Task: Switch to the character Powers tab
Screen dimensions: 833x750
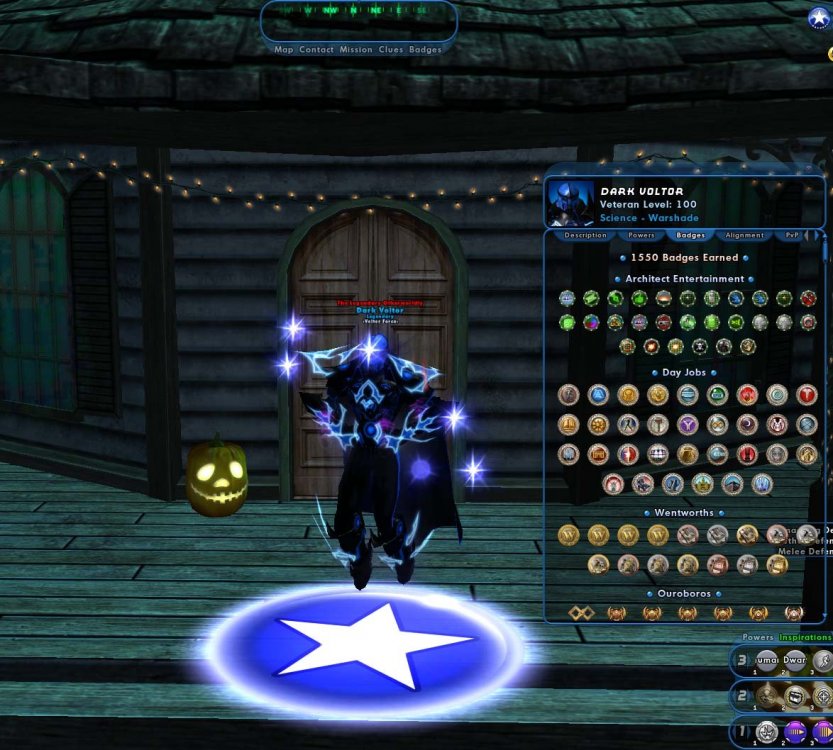Action: [641, 236]
